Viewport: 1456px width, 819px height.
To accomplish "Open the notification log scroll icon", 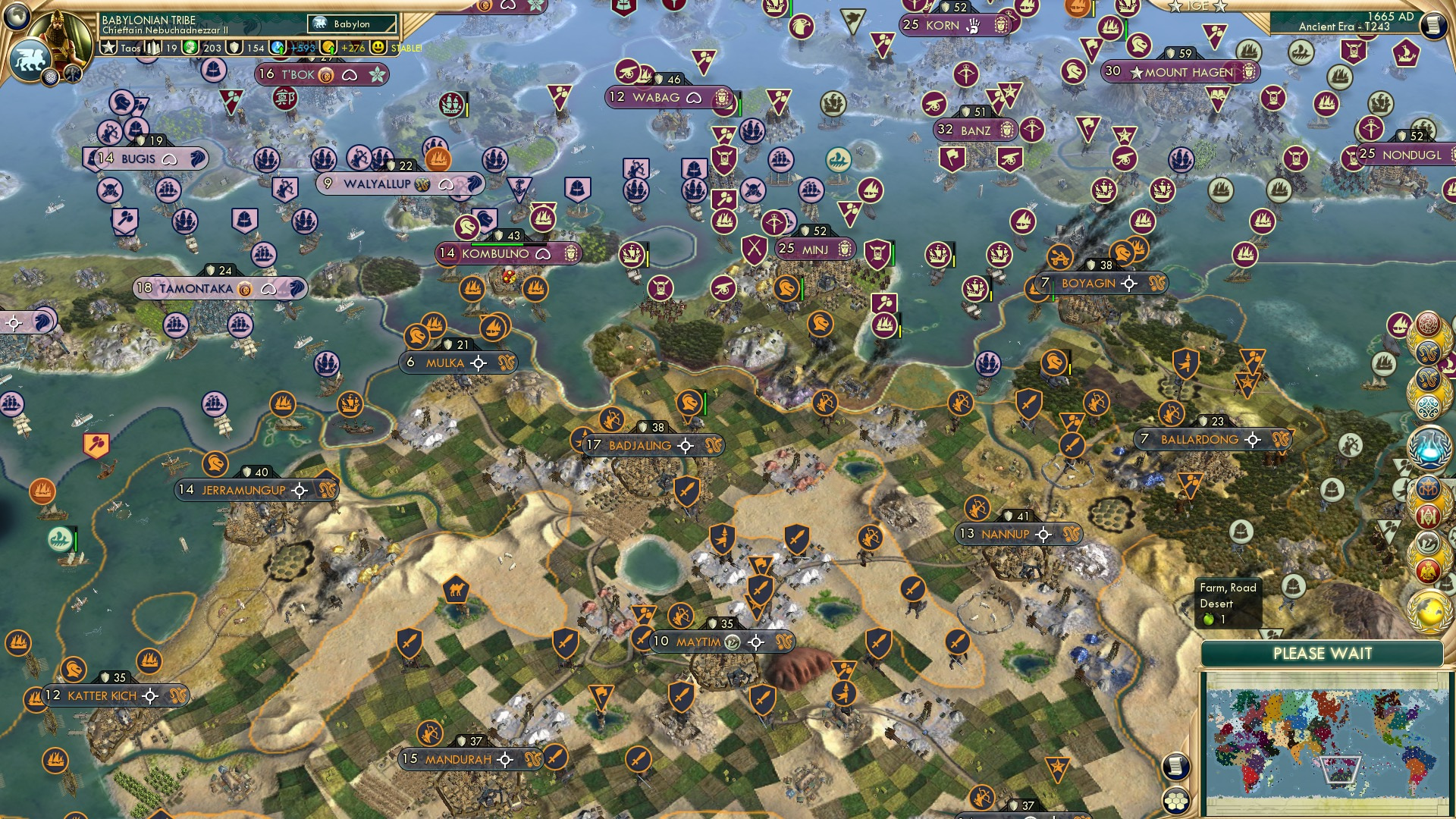I will 1175,766.
